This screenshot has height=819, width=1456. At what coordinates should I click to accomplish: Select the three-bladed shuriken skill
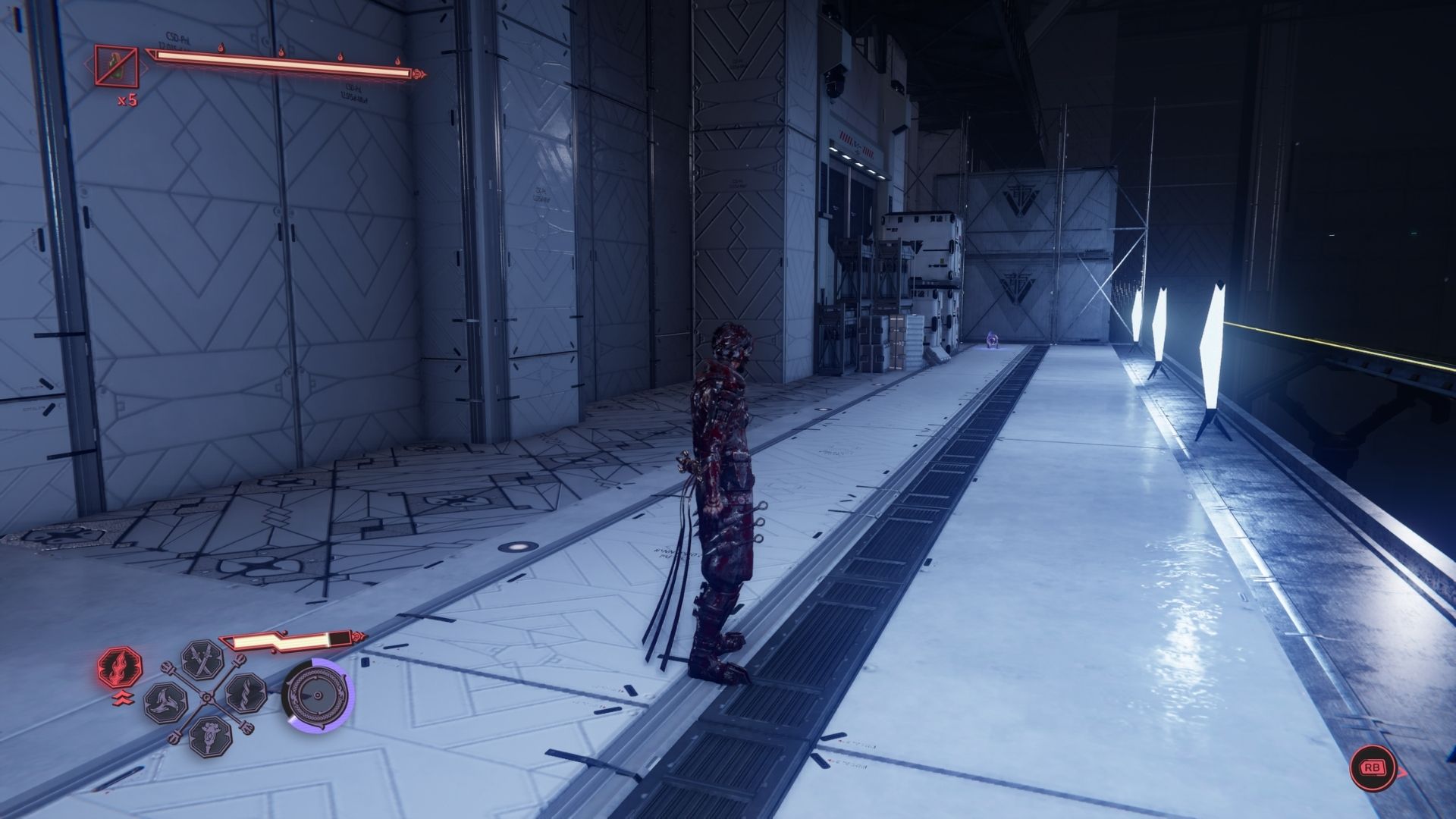(165, 700)
